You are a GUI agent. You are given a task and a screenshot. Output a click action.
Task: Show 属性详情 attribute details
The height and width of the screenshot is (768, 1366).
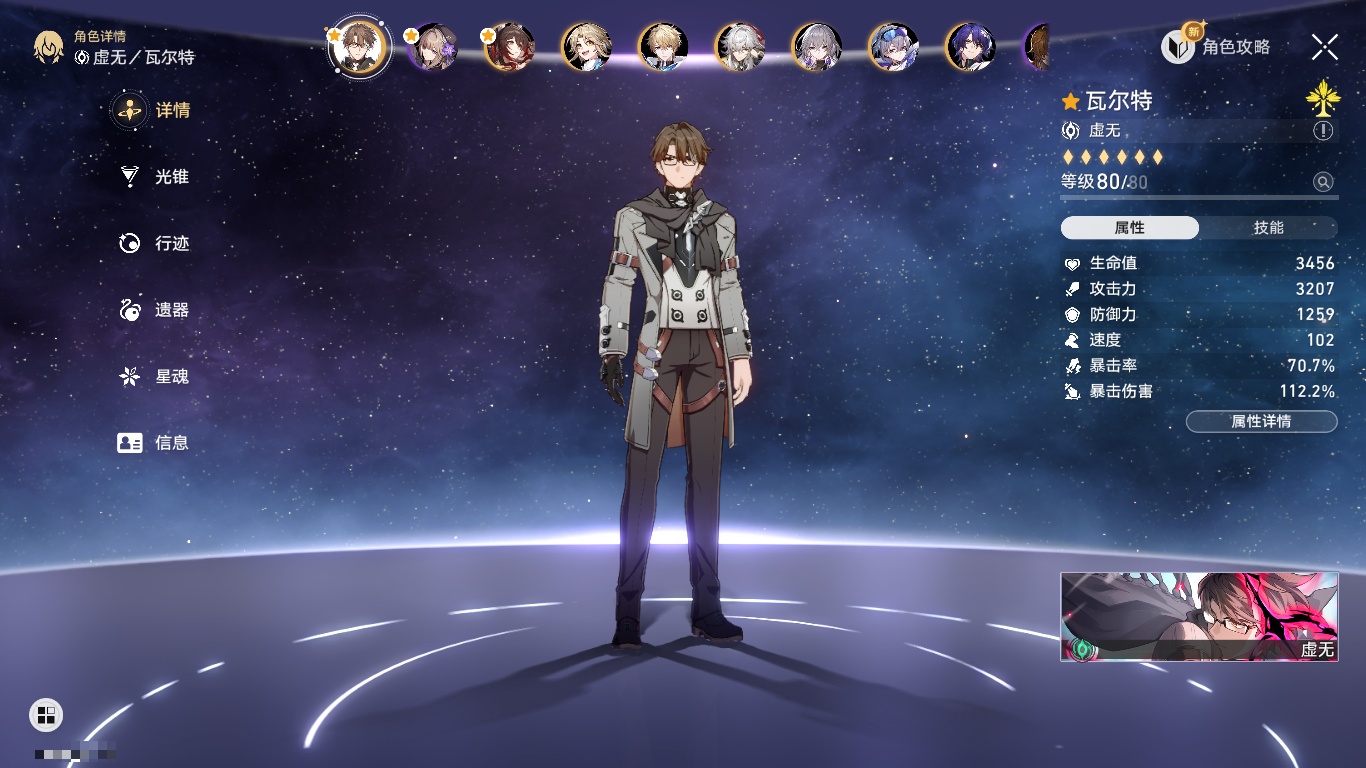tap(1261, 421)
